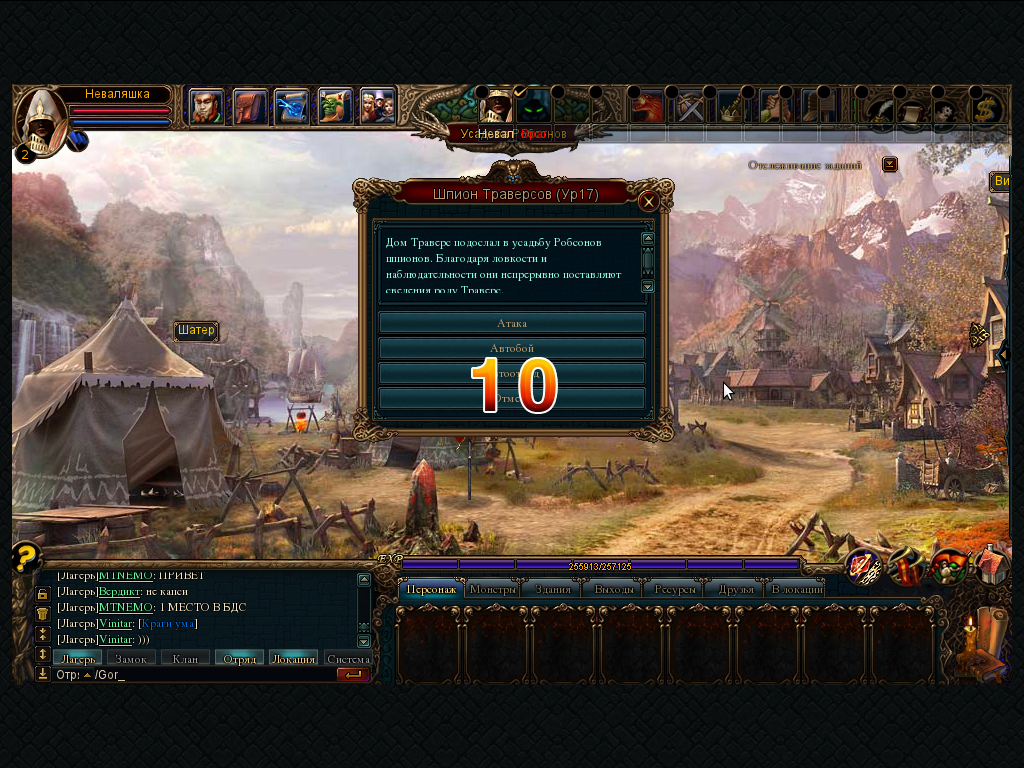Viewport: 1024px width, 768px height.
Task: Open the blue lightning icon in the top bar
Action: 291,106
